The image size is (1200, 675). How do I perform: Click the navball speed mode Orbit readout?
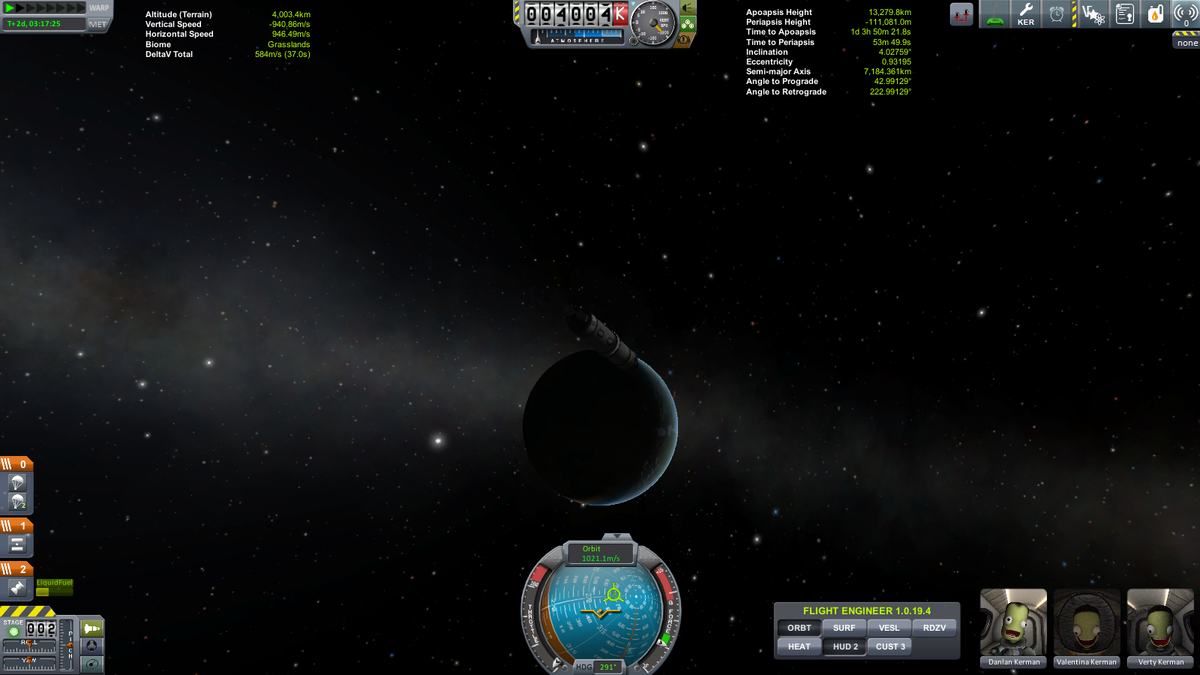click(x=601, y=554)
